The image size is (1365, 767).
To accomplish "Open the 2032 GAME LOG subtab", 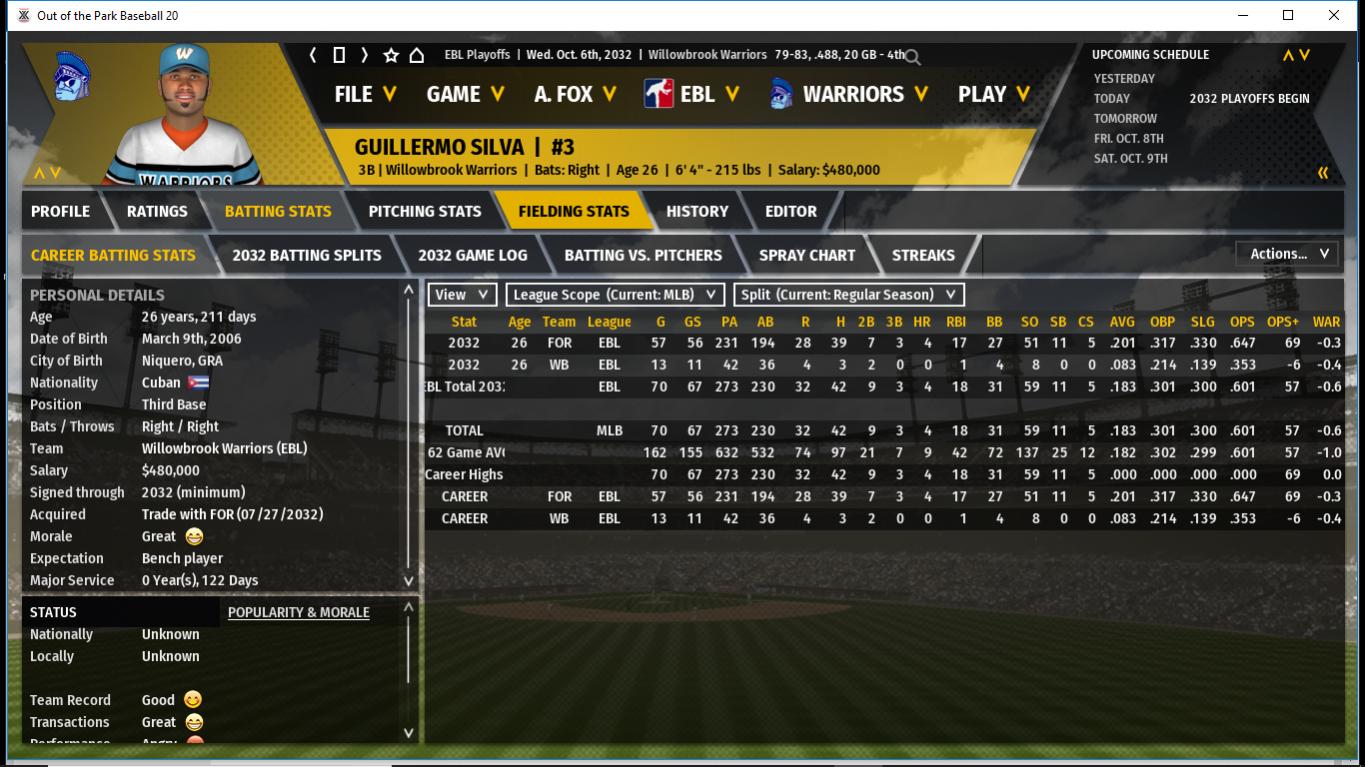I will tap(472, 255).
